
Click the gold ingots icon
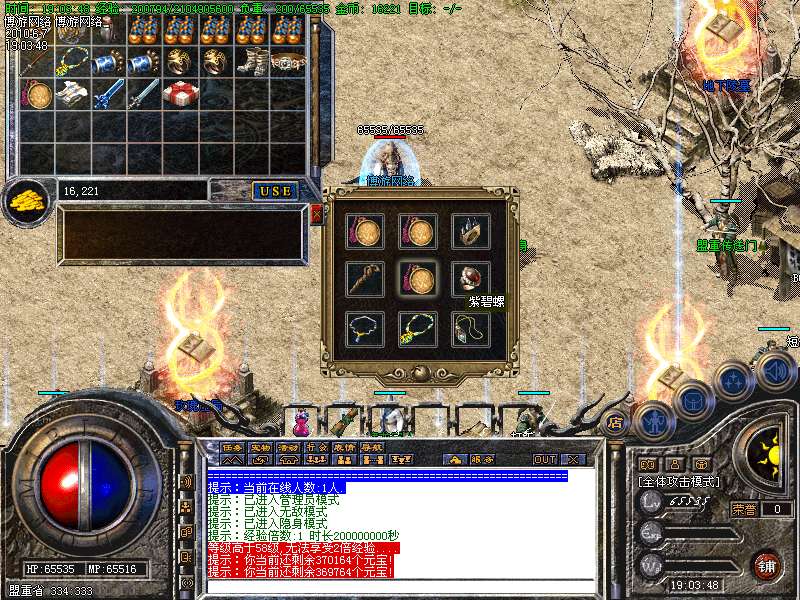click(x=26, y=201)
